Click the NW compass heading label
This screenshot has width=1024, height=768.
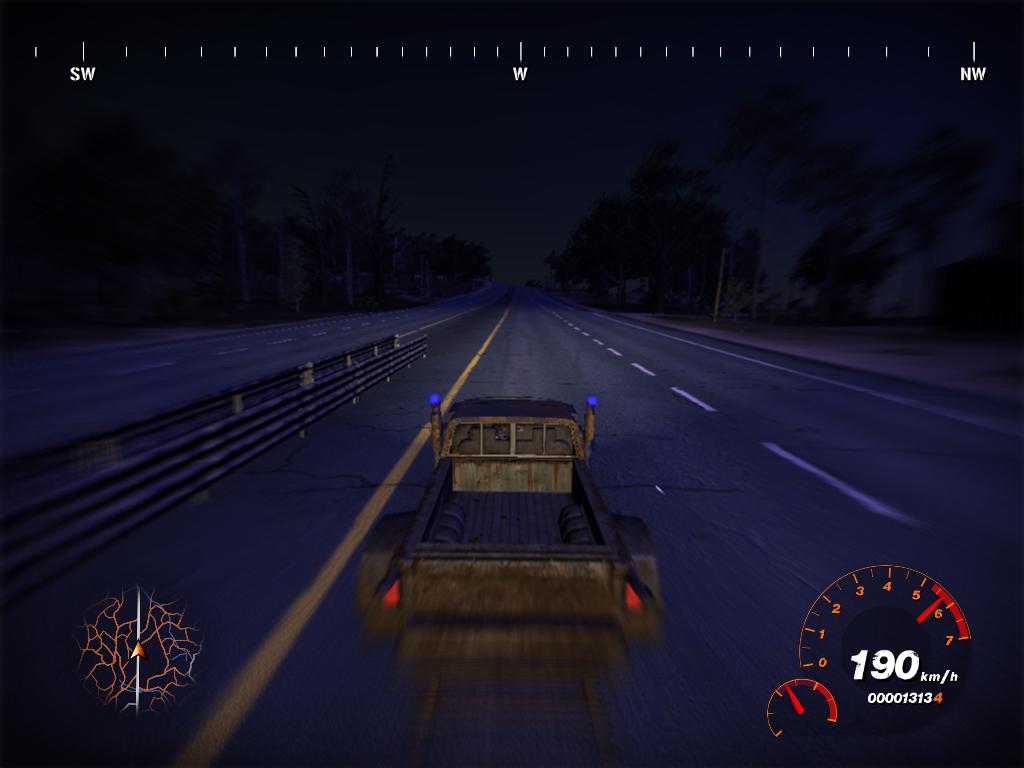tap(972, 74)
